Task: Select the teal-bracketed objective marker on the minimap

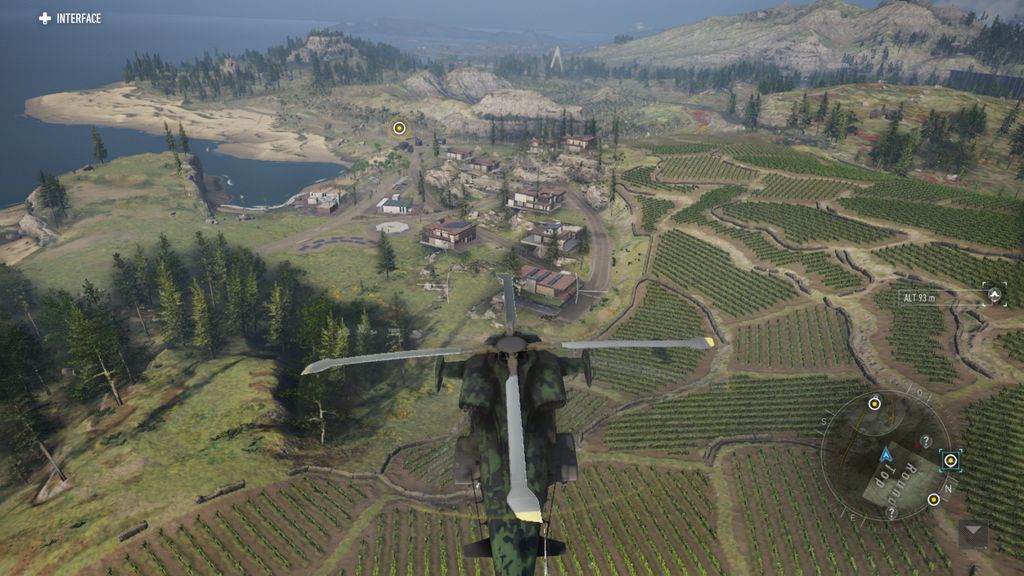Action: click(x=950, y=461)
